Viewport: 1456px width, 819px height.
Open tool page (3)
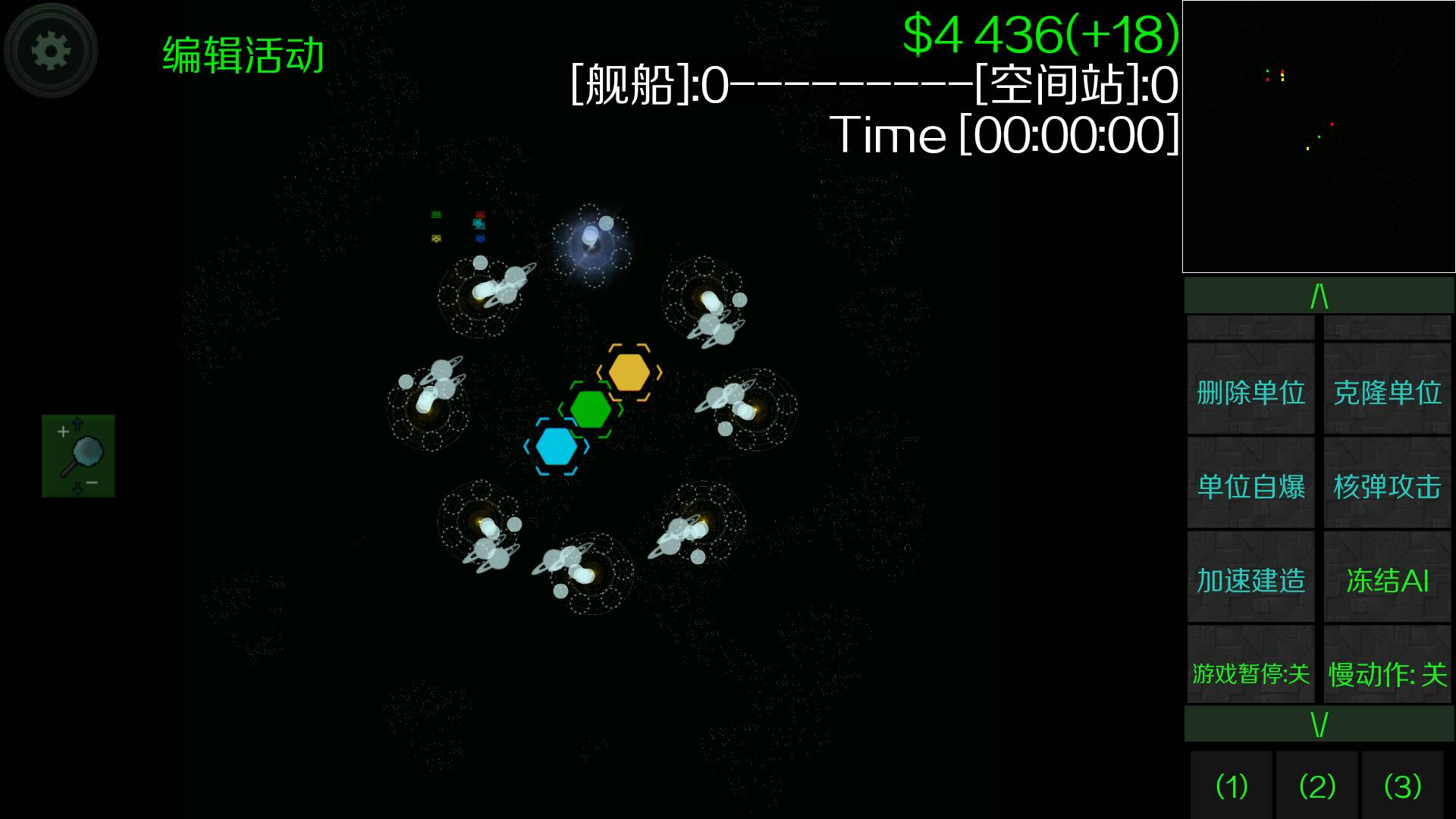1402,786
